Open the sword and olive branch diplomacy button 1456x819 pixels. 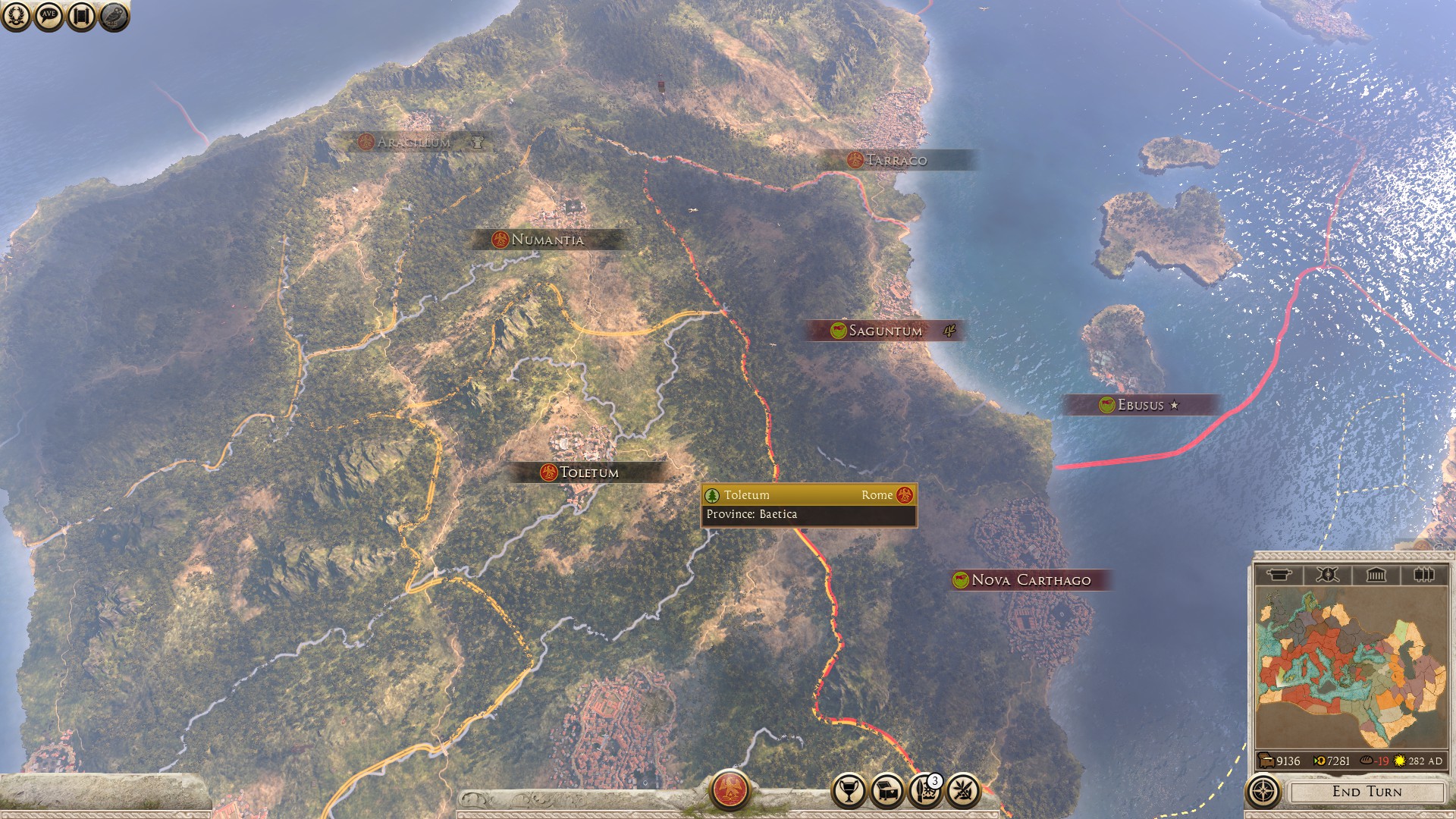tap(963, 792)
